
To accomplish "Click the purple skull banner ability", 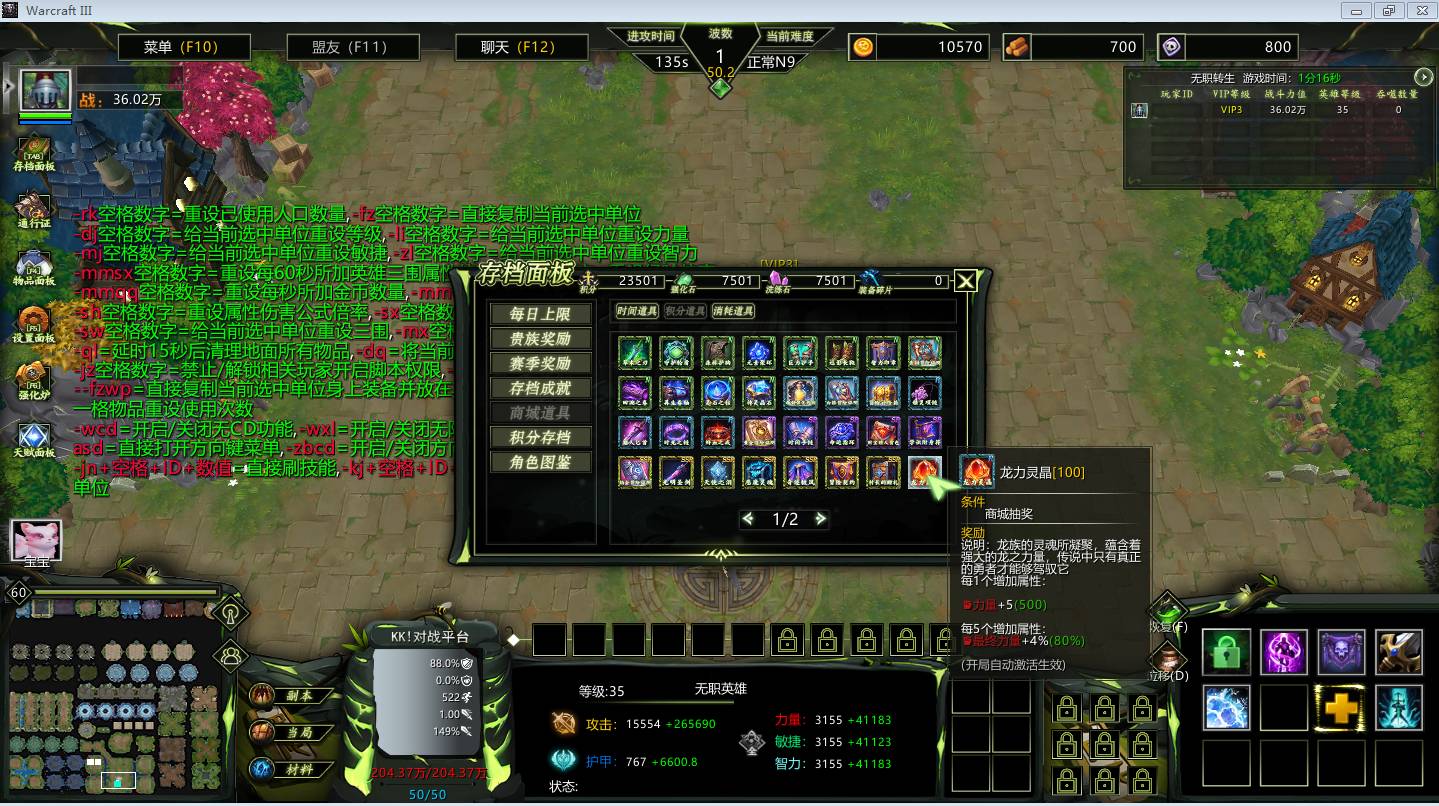I will 1341,652.
